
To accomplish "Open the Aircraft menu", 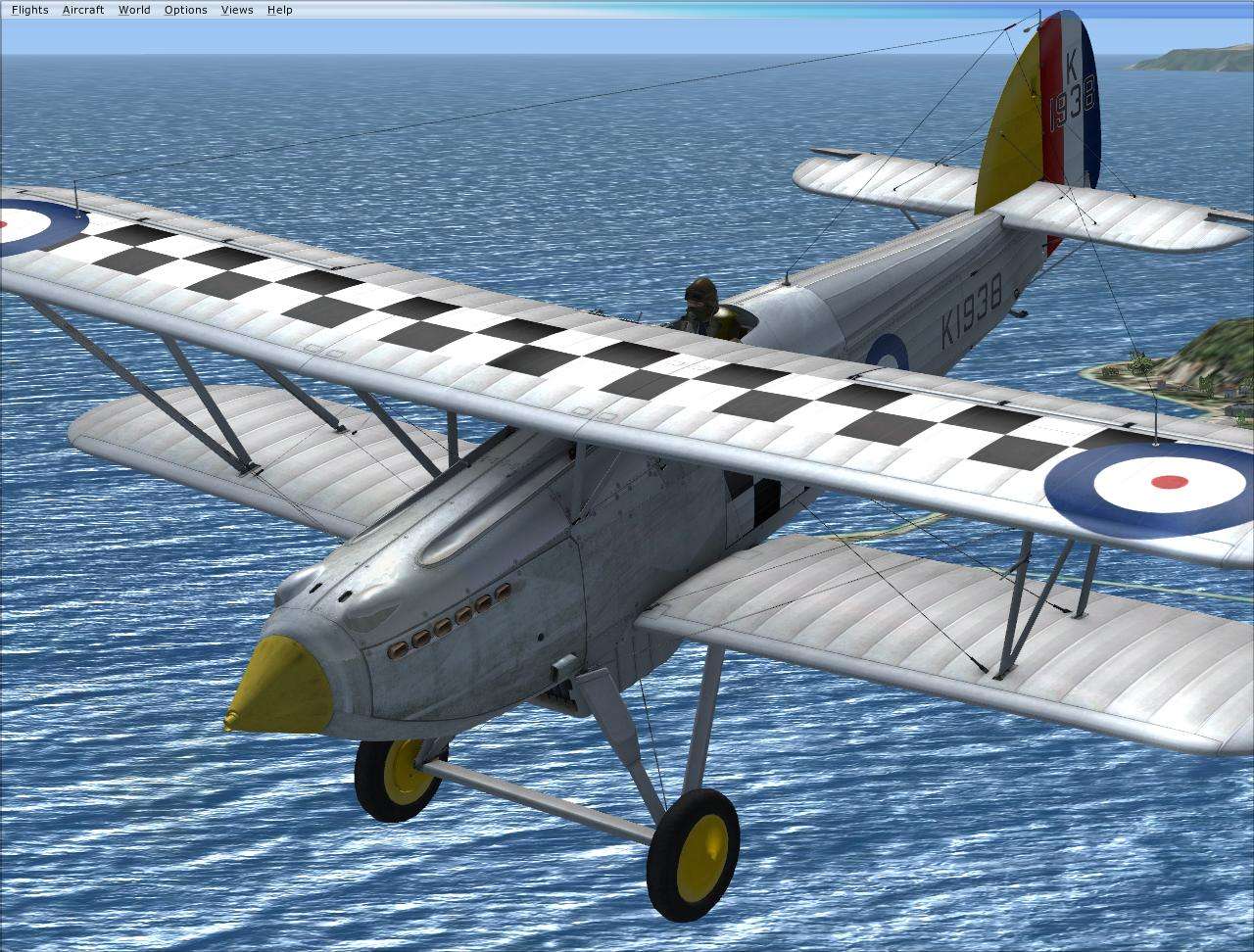I will tap(83, 9).
